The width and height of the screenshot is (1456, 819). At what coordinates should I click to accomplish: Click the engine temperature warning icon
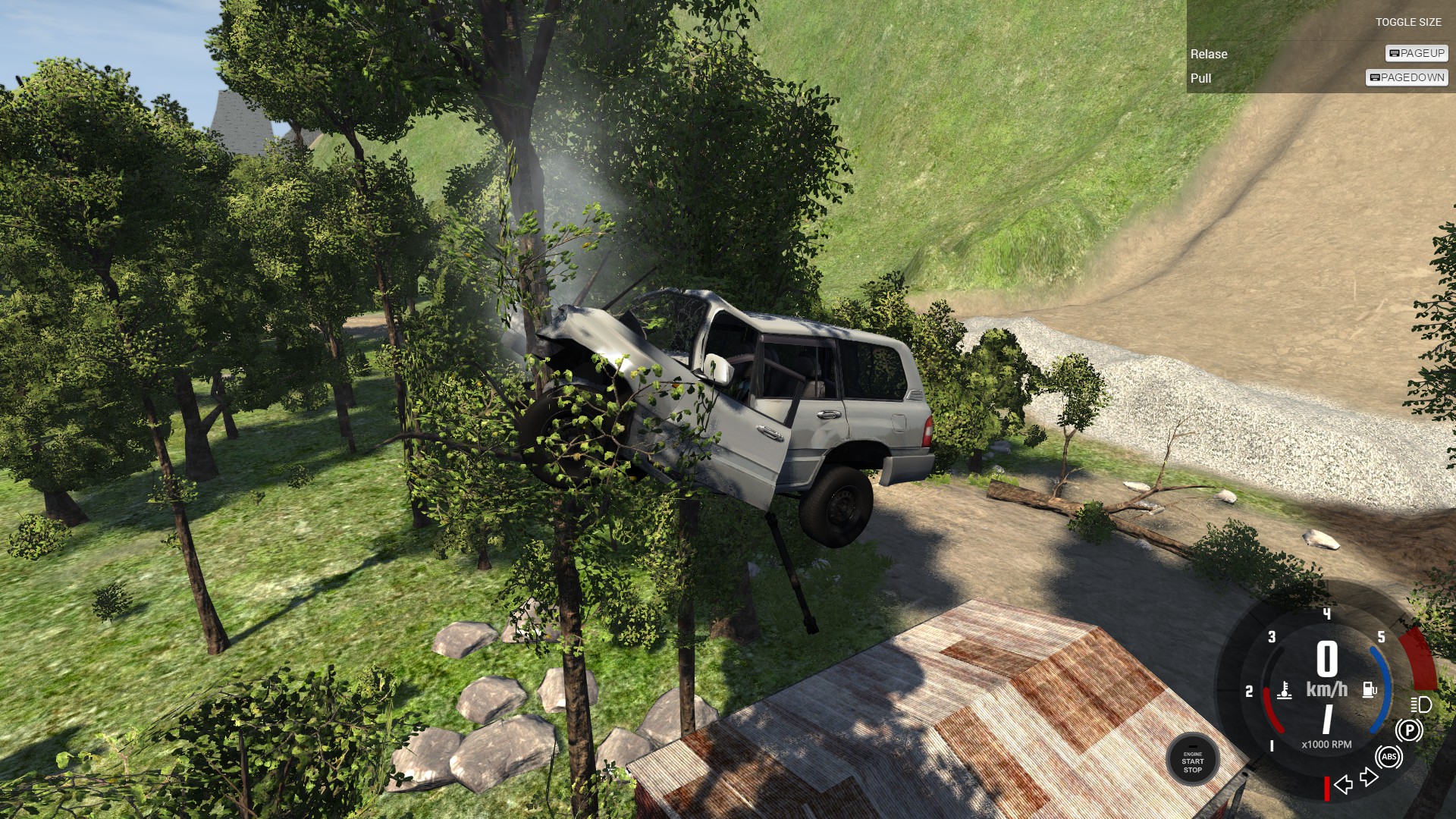tap(1285, 692)
